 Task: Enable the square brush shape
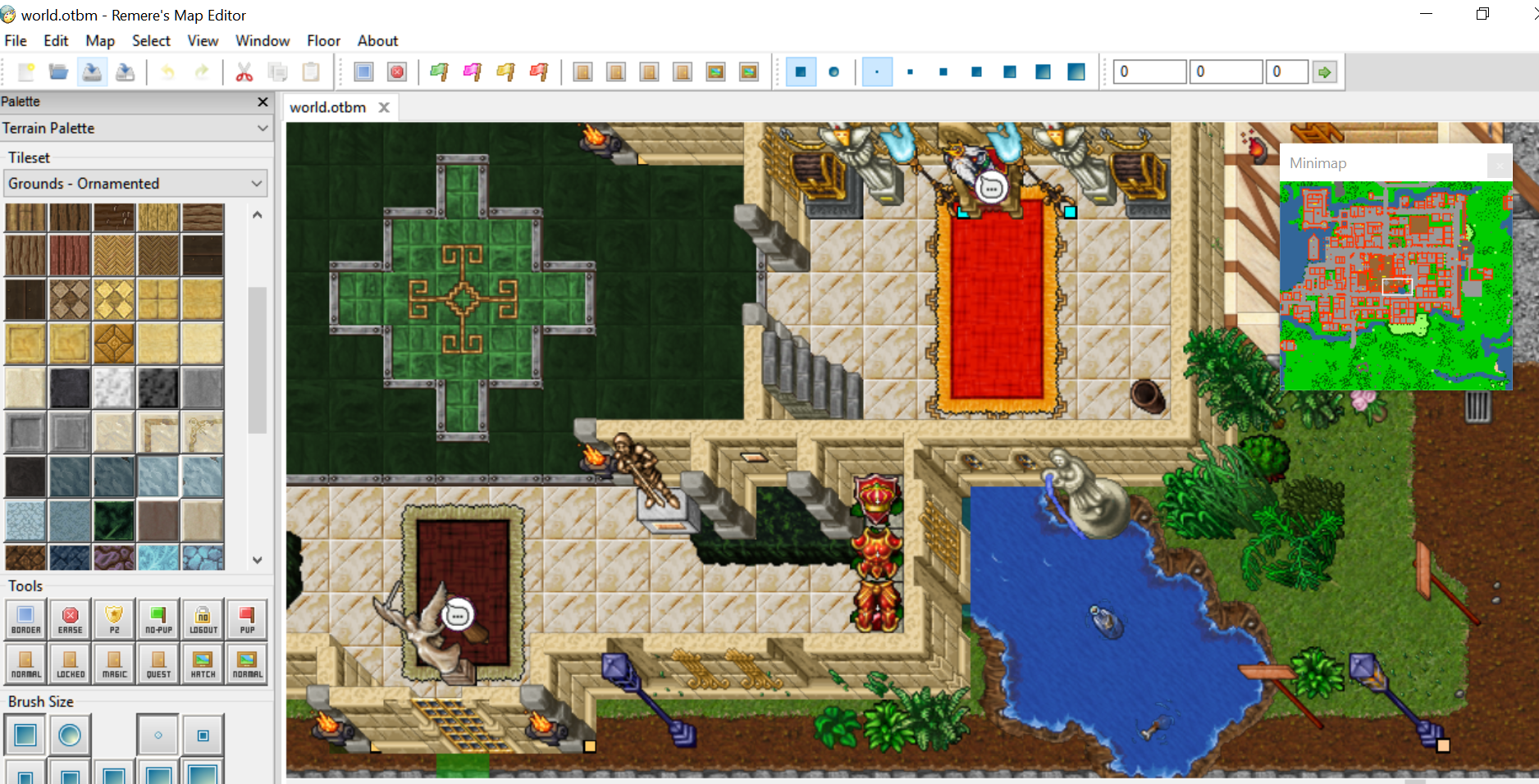tap(25, 734)
